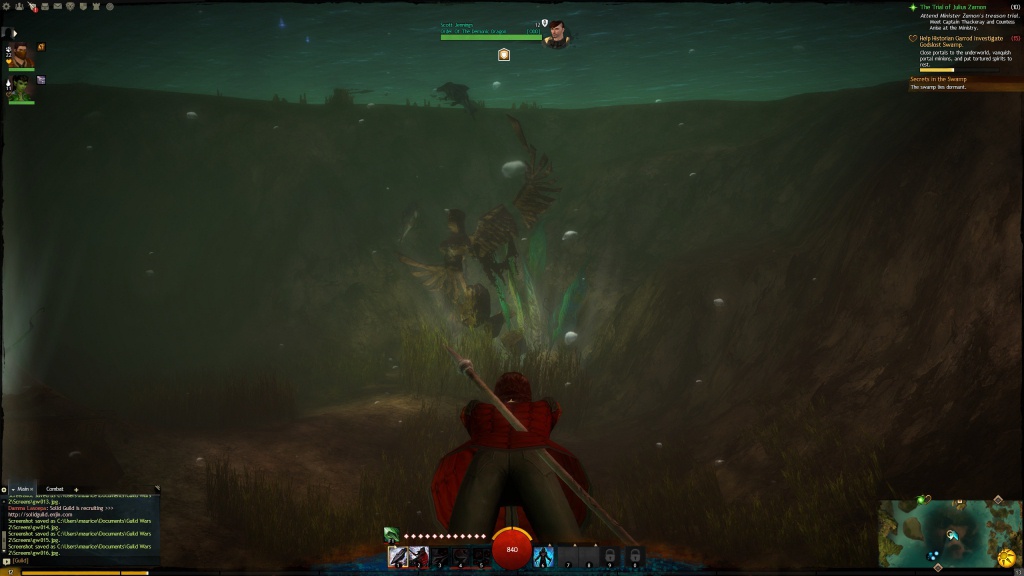Switch to the Combat chat tab
The height and width of the screenshot is (576, 1024).
click(55, 489)
